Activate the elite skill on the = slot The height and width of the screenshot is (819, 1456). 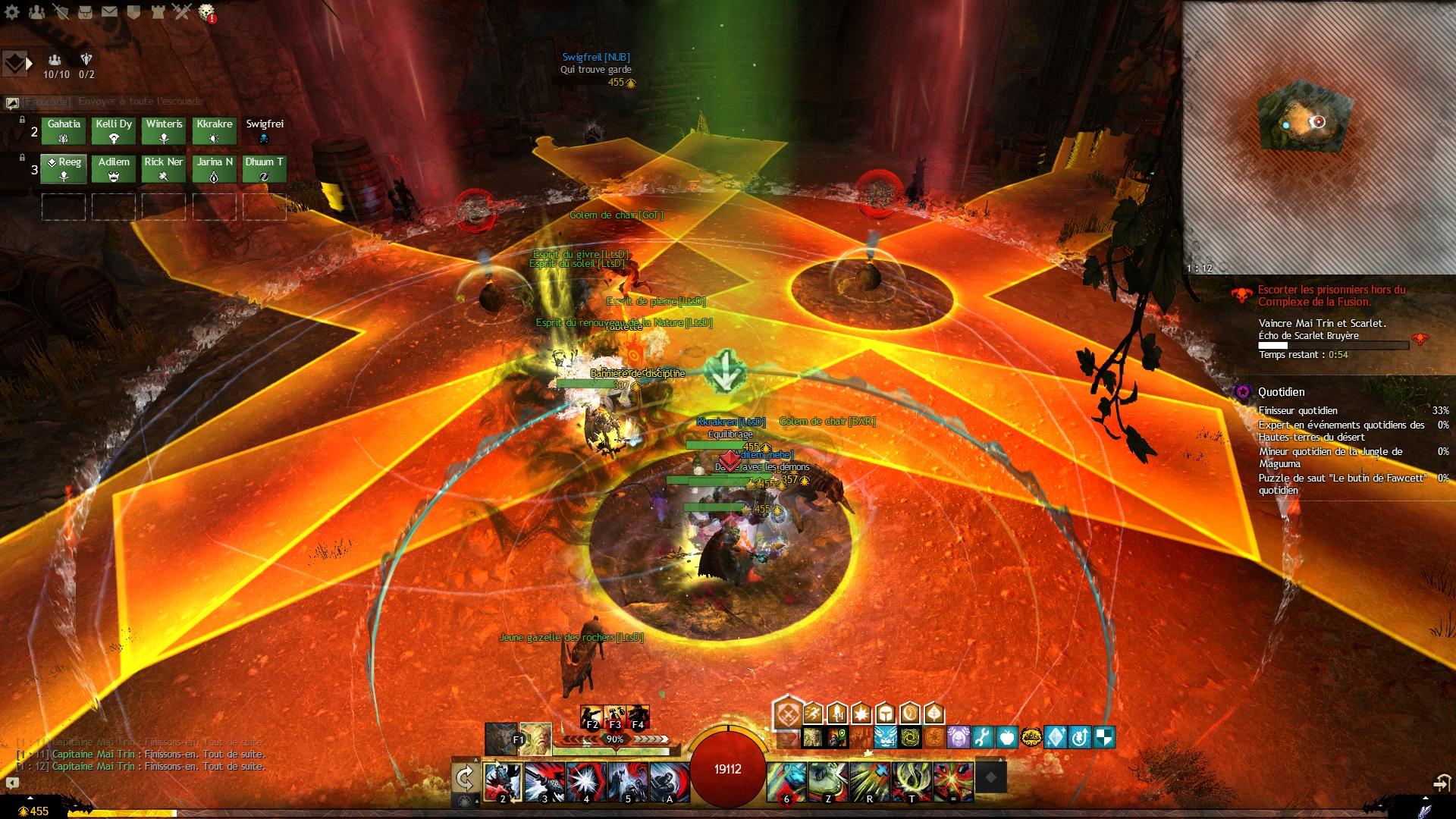tap(953, 780)
